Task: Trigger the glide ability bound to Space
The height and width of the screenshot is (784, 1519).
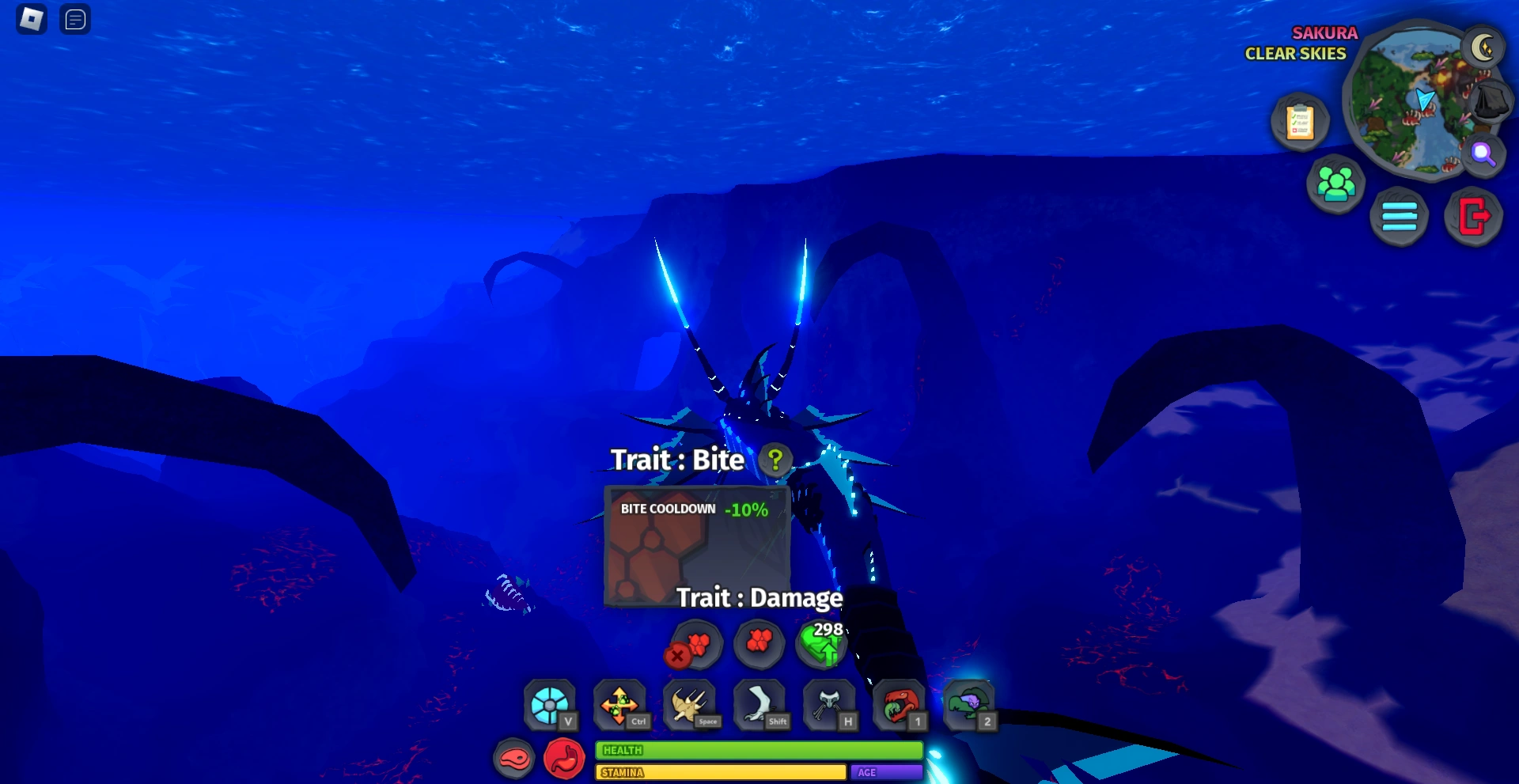Action: pos(688,703)
